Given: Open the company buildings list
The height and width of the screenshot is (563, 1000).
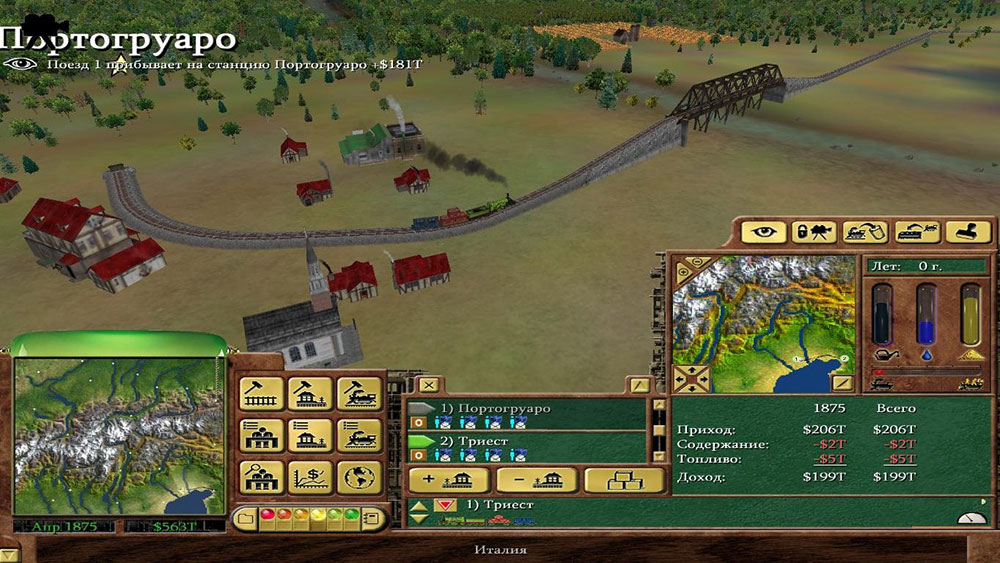Looking at the screenshot, I should [261, 435].
